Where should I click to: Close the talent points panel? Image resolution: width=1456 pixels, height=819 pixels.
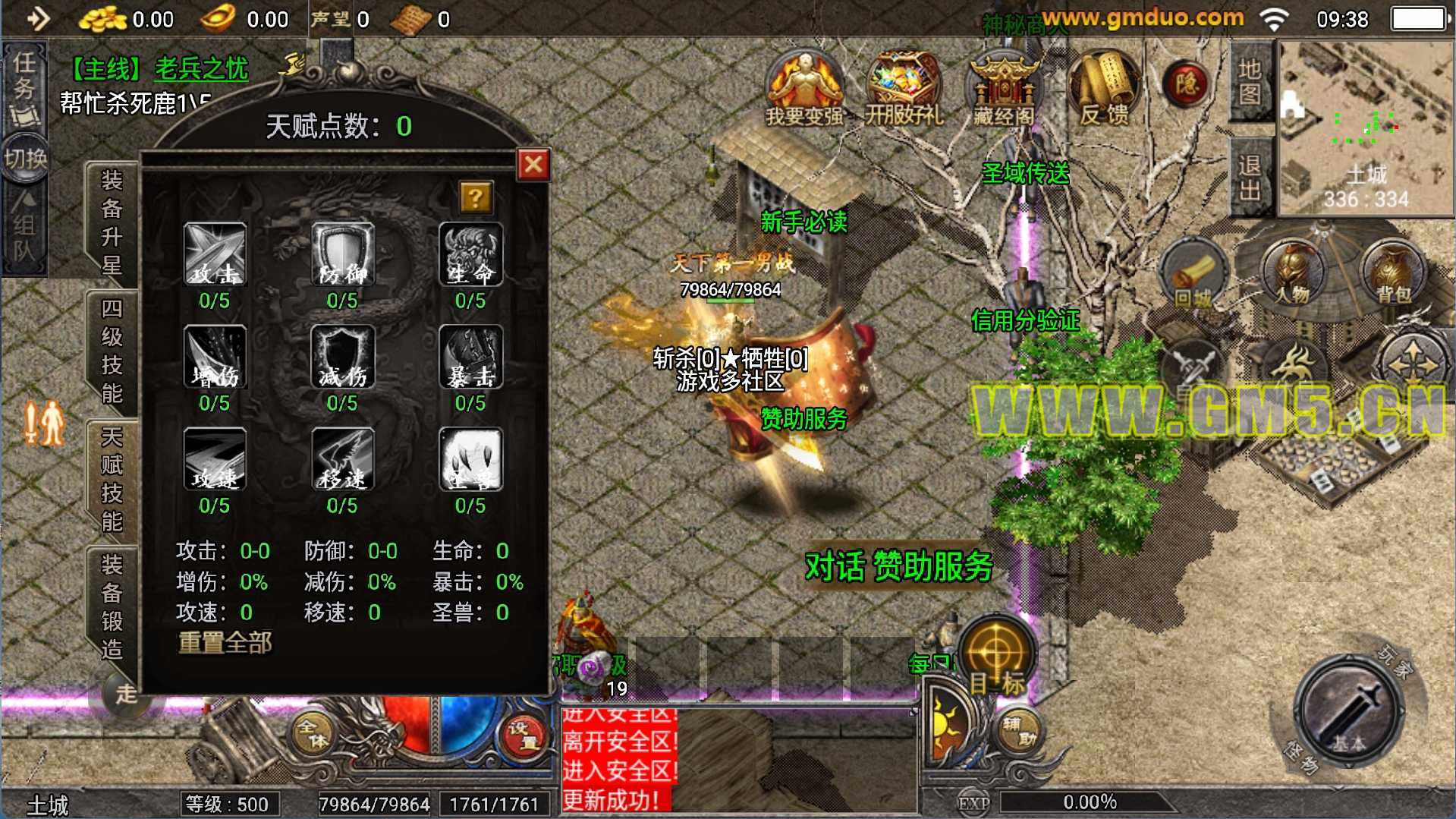point(533,164)
